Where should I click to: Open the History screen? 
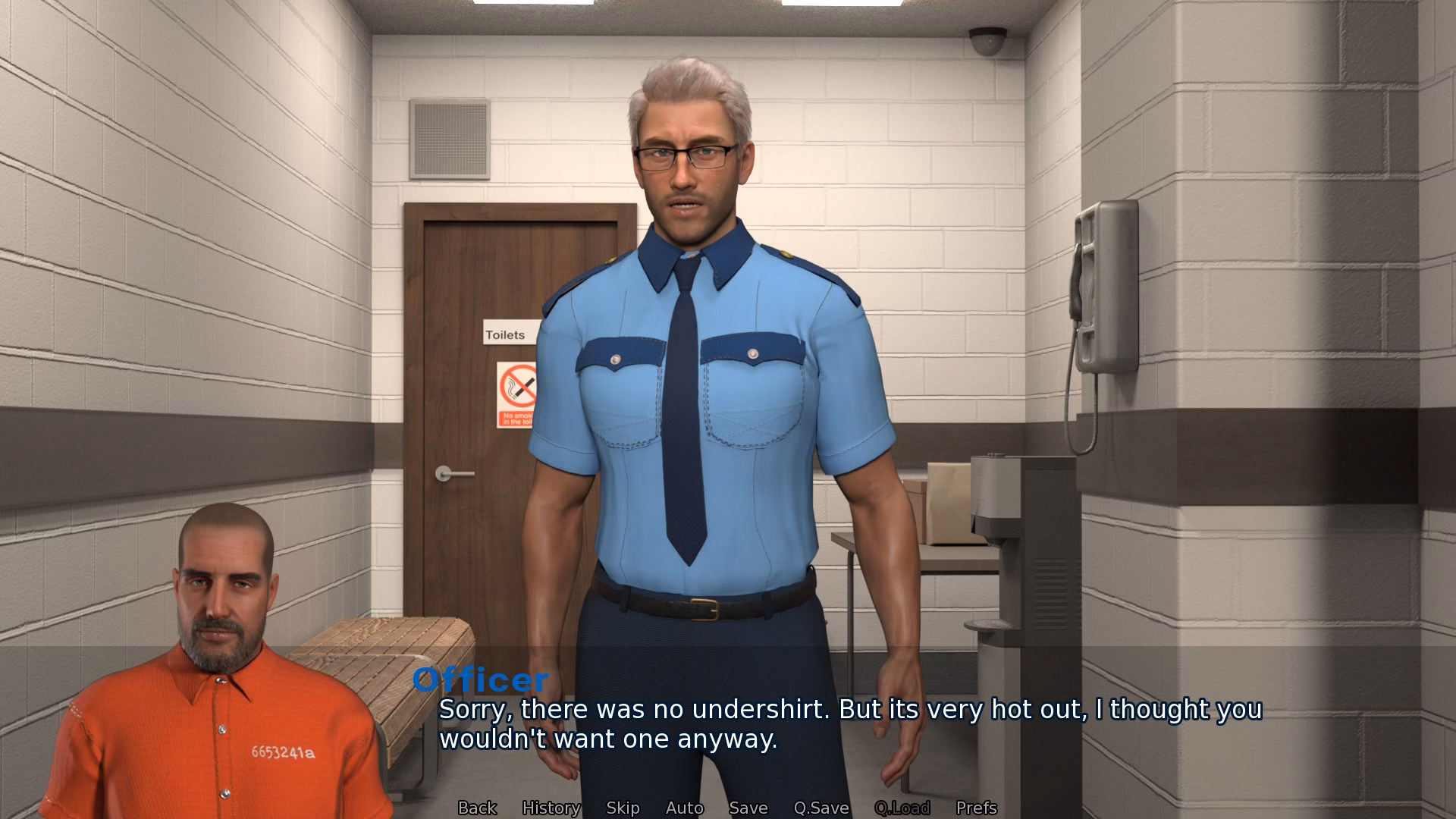[x=551, y=808]
